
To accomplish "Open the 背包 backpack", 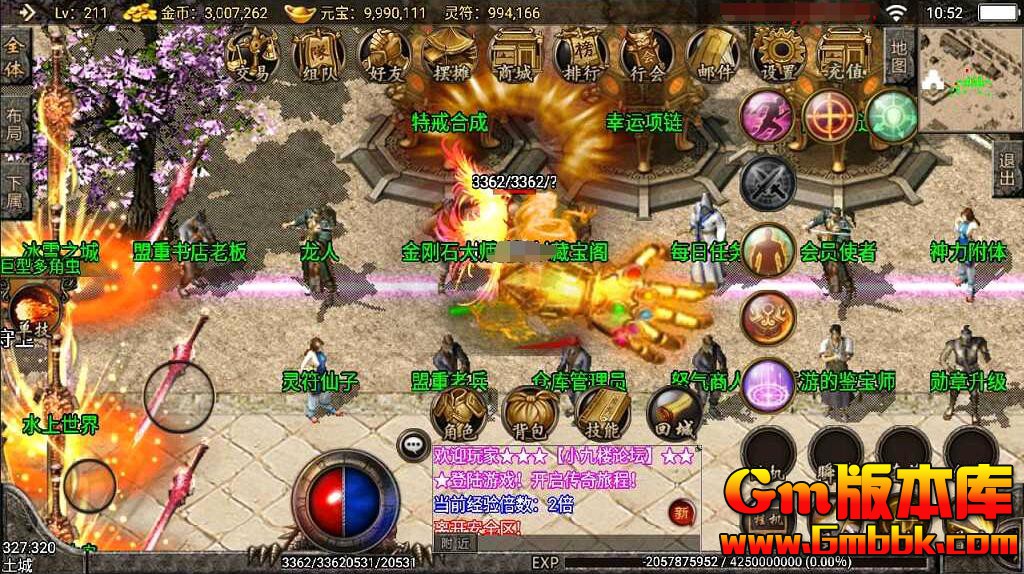I will click(x=530, y=413).
